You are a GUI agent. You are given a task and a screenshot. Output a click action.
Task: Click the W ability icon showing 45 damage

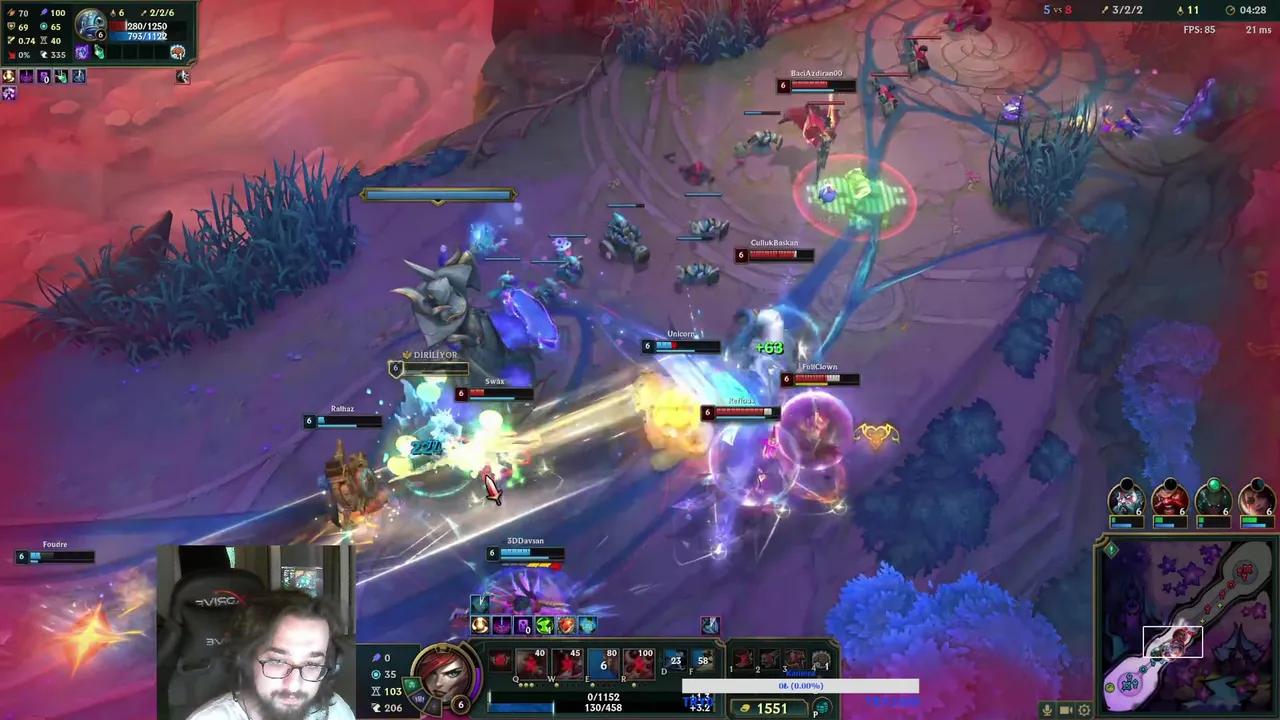(567, 661)
